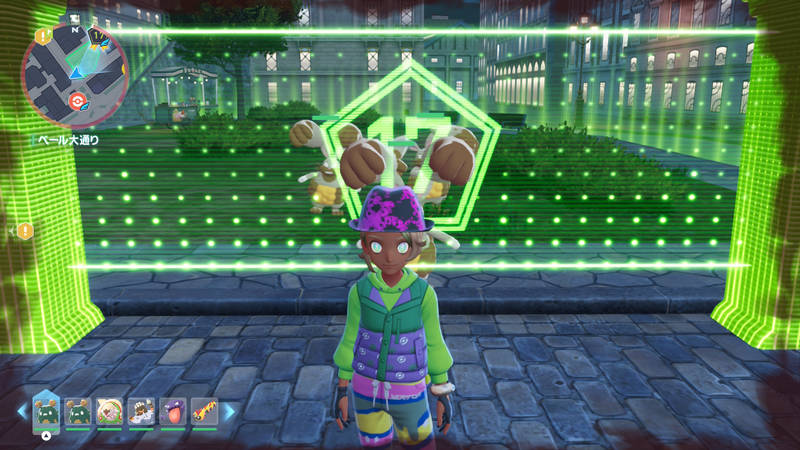Image resolution: width=800 pixels, height=450 pixels.
Task: Choose the pink-and-white round Pokémon party slot
Action: (x=109, y=411)
